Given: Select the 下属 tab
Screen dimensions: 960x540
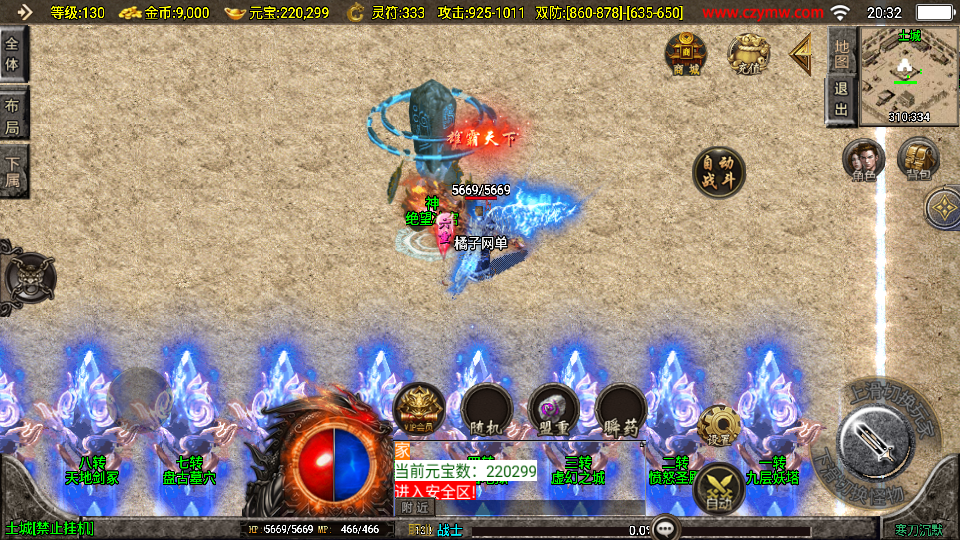Looking at the screenshot, I should (x=13, y=171).
